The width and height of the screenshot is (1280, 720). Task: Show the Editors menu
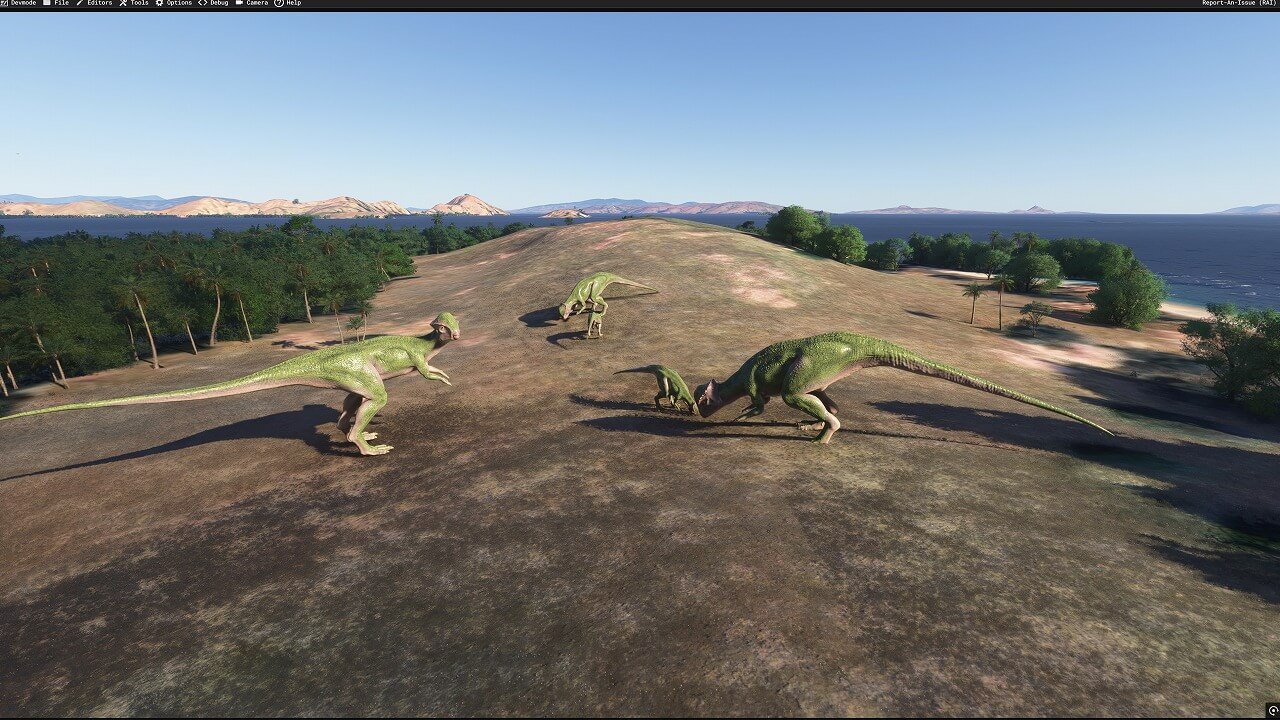[x=95, y=3]
